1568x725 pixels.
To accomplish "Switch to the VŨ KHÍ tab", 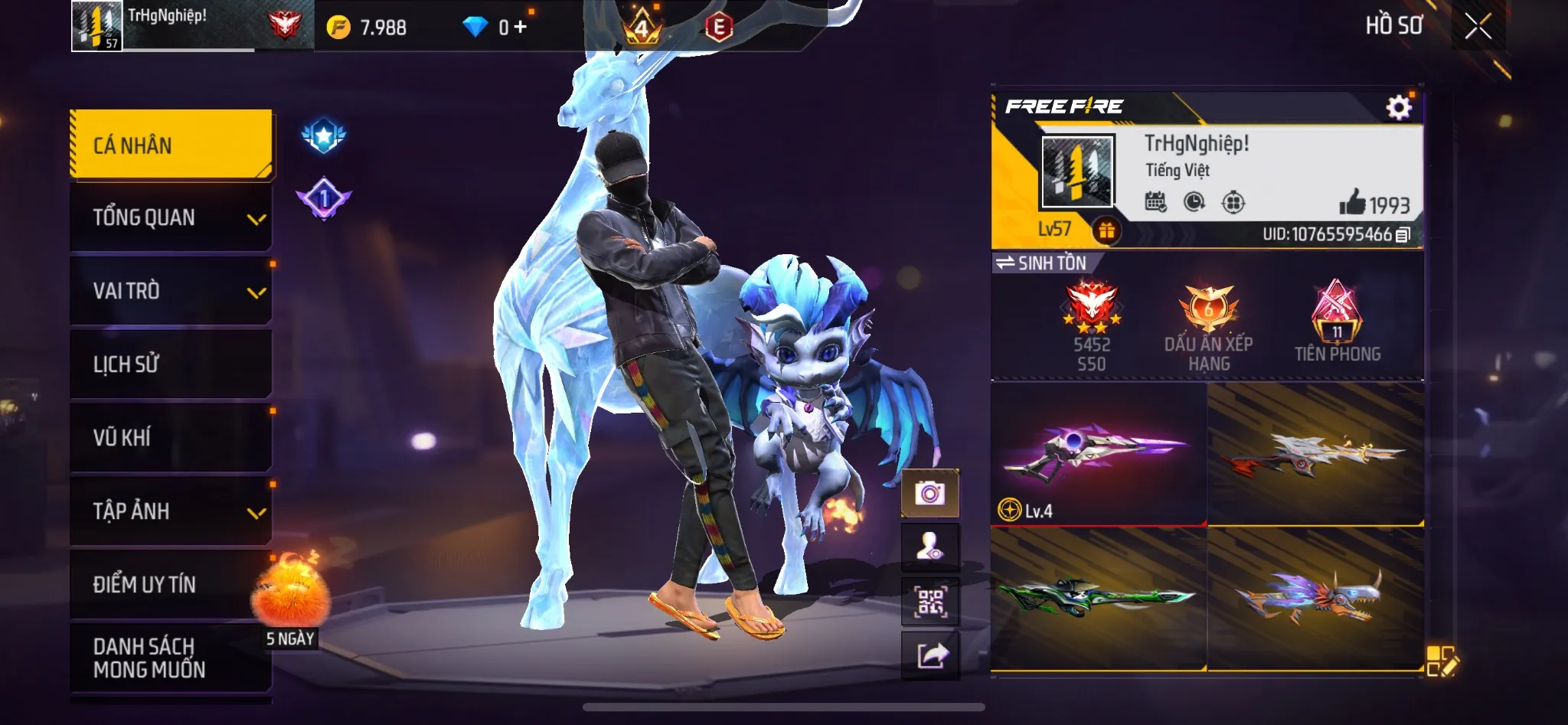I will [170, 438].
